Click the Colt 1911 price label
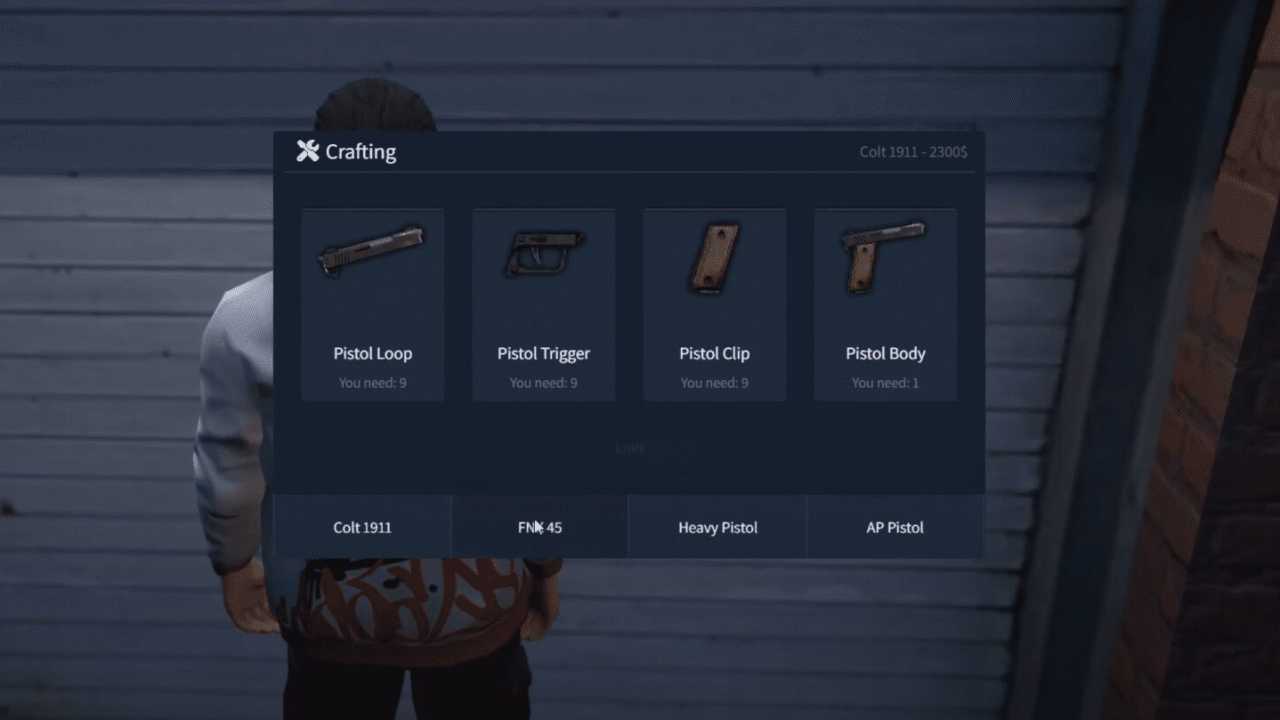This screenshot has height=720, width=1280. [x=913, y=152]
